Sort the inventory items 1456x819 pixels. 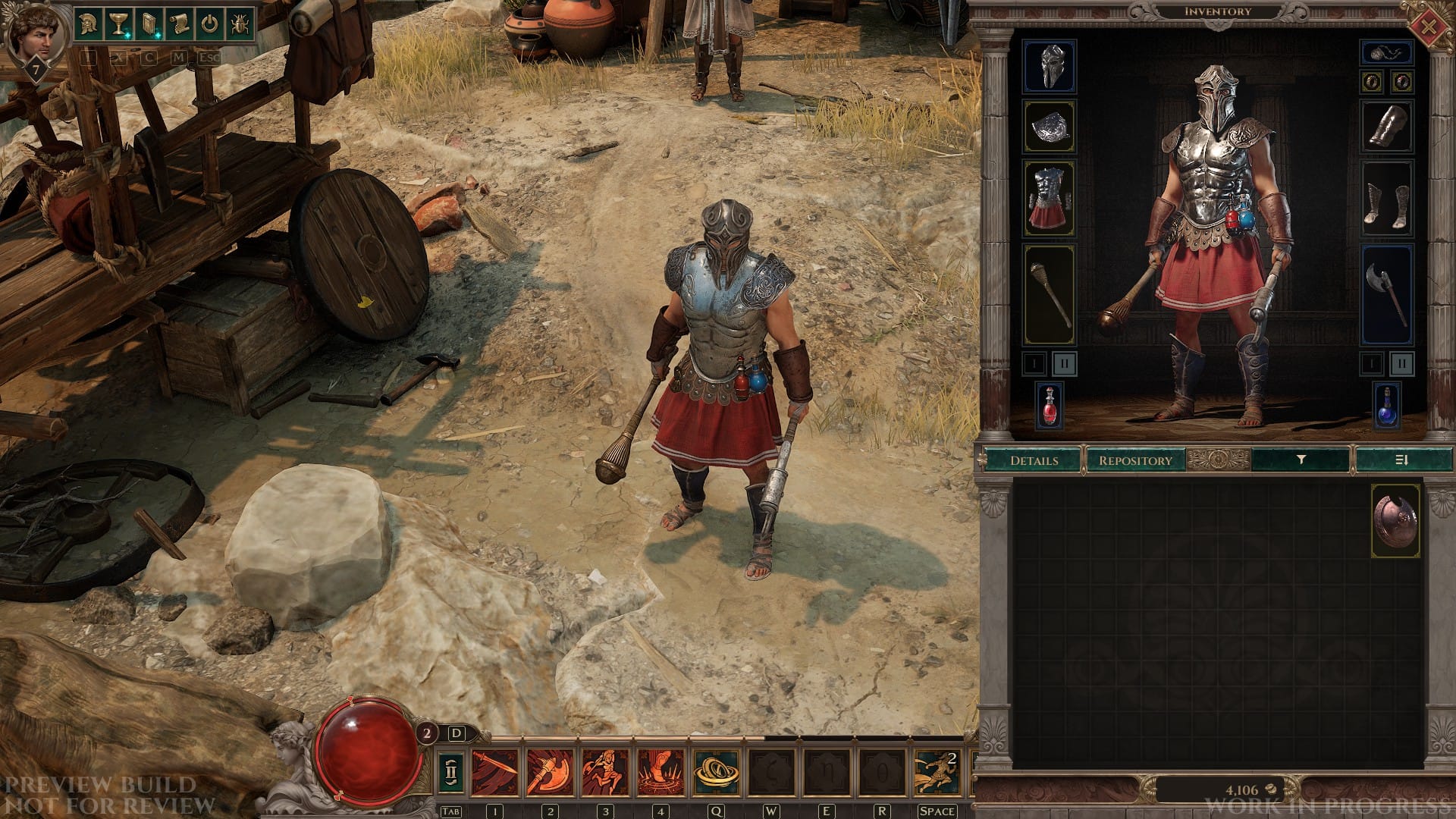(x=1401, y=460)
